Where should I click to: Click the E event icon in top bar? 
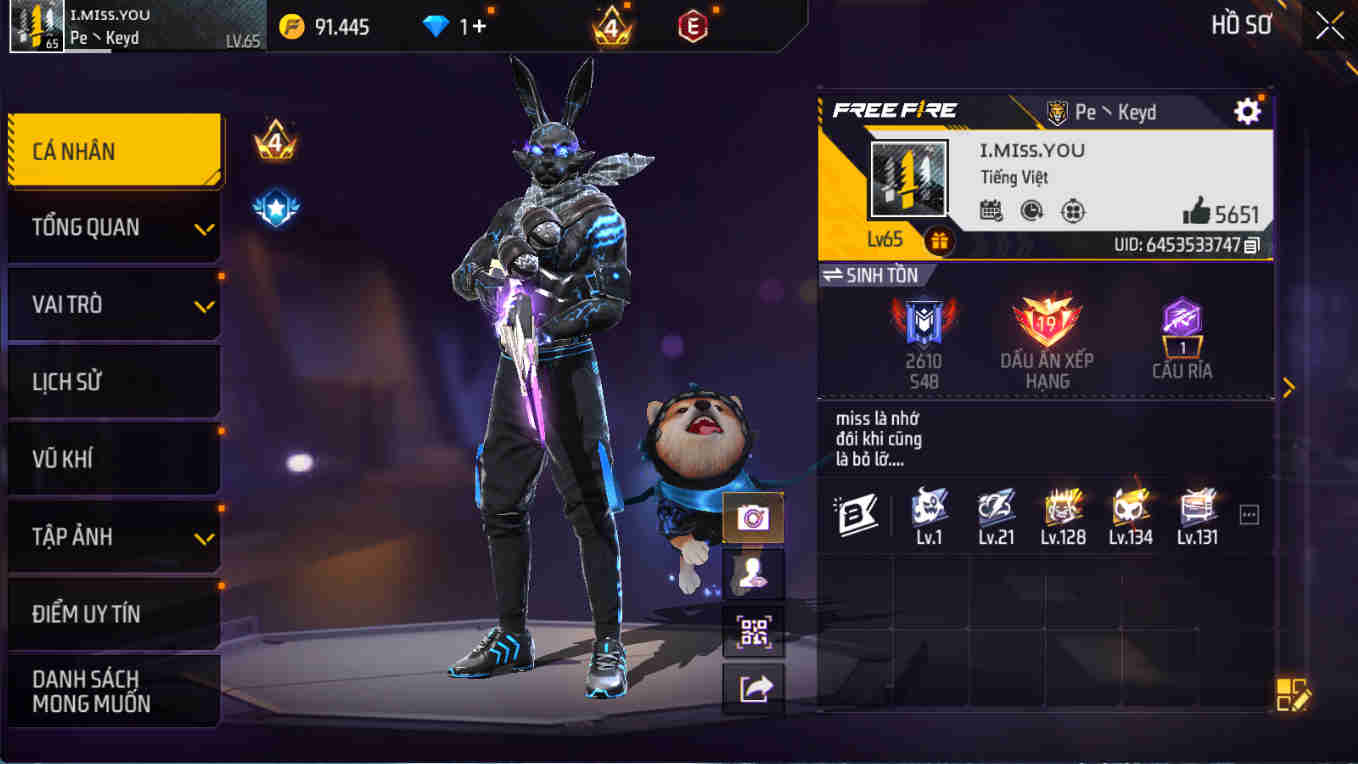(x=691, y=26)
